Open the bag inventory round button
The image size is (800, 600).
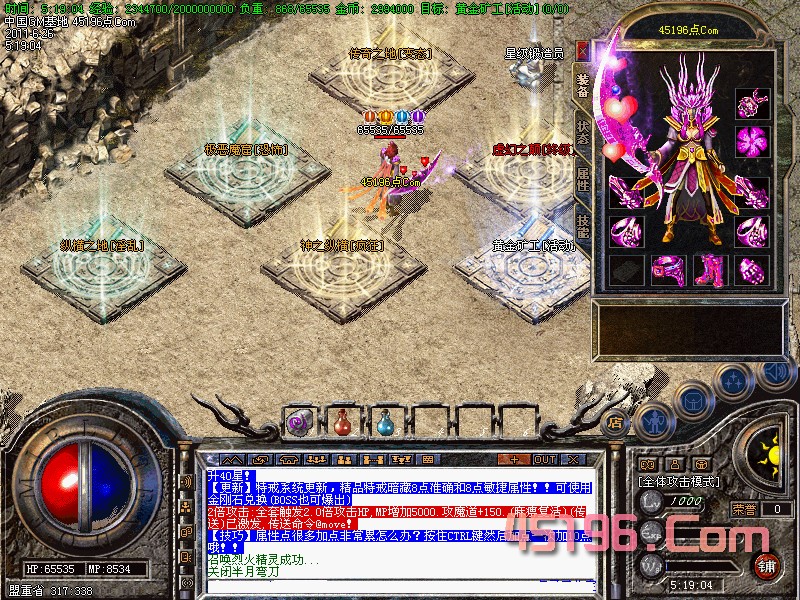tap(691, 400)
